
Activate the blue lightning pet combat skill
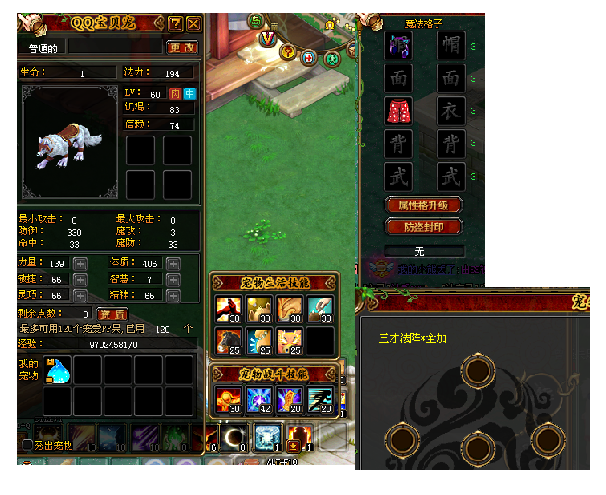click(260, 399)
